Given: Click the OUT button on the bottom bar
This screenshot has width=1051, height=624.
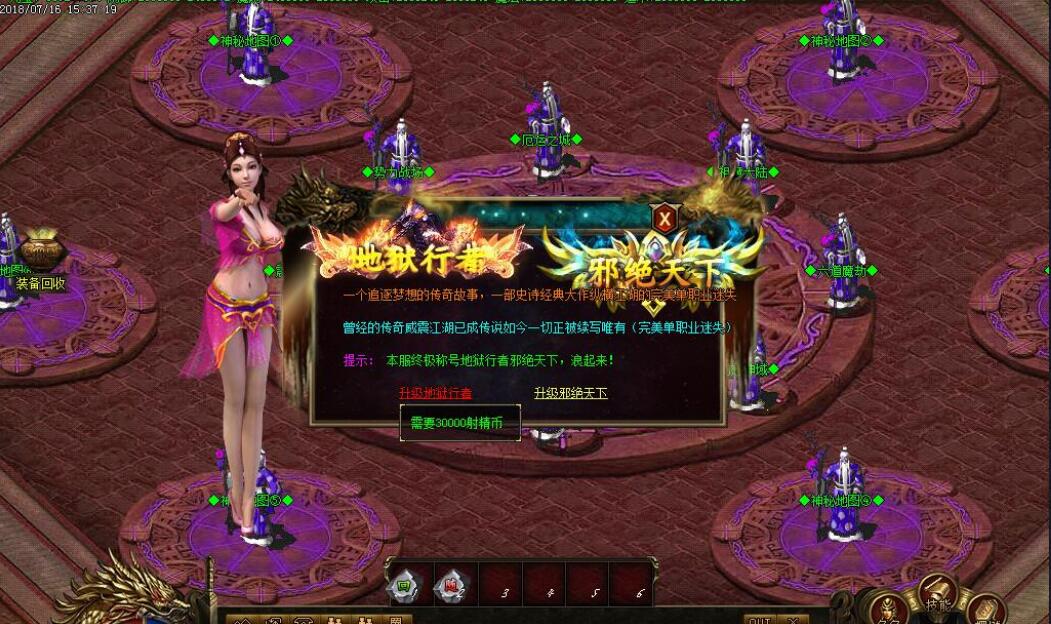Looking at the screenshot, I should coord(759,619).
